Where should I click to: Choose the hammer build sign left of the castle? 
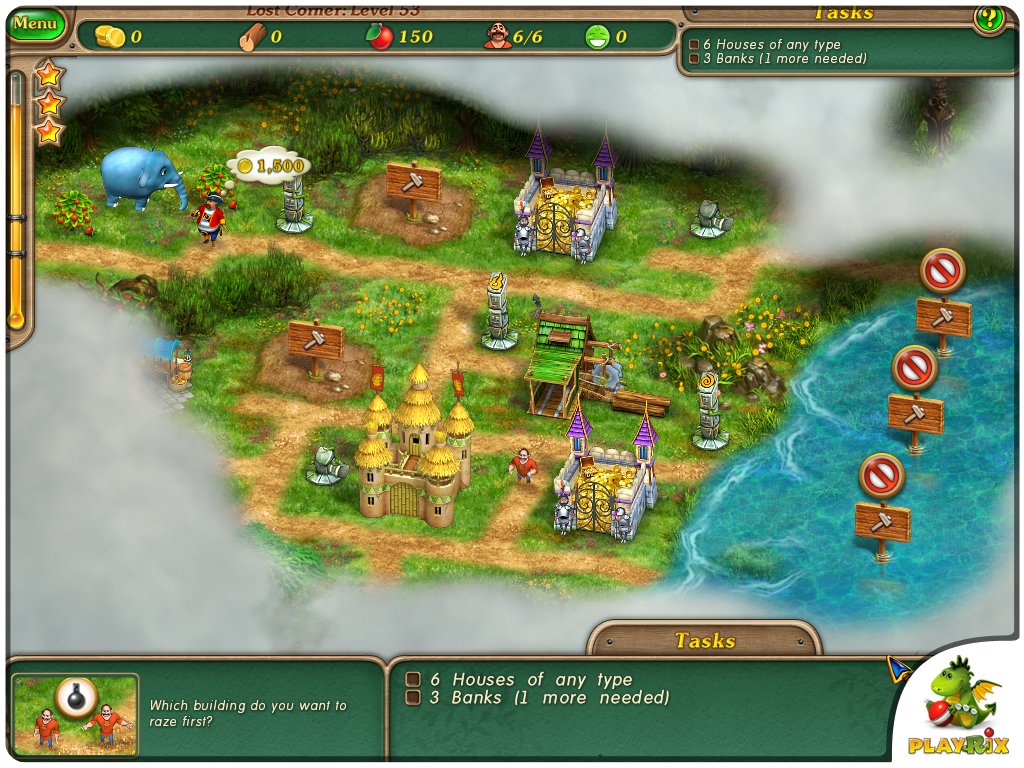coord(315,341)
